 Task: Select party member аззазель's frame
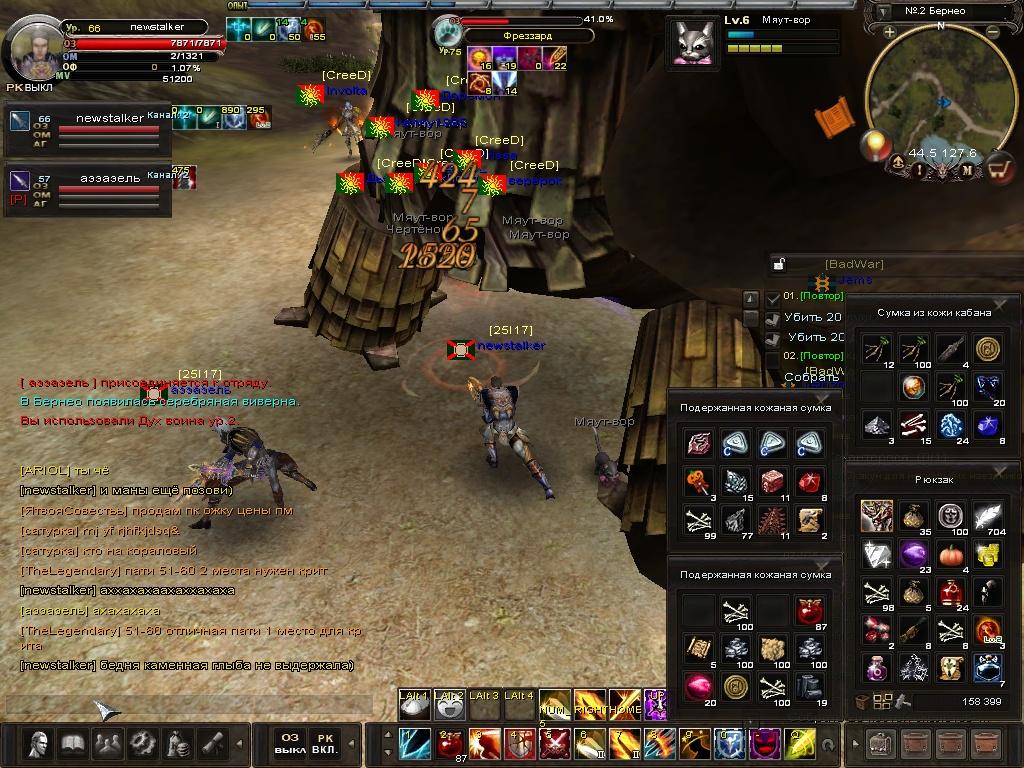point(88,190)
